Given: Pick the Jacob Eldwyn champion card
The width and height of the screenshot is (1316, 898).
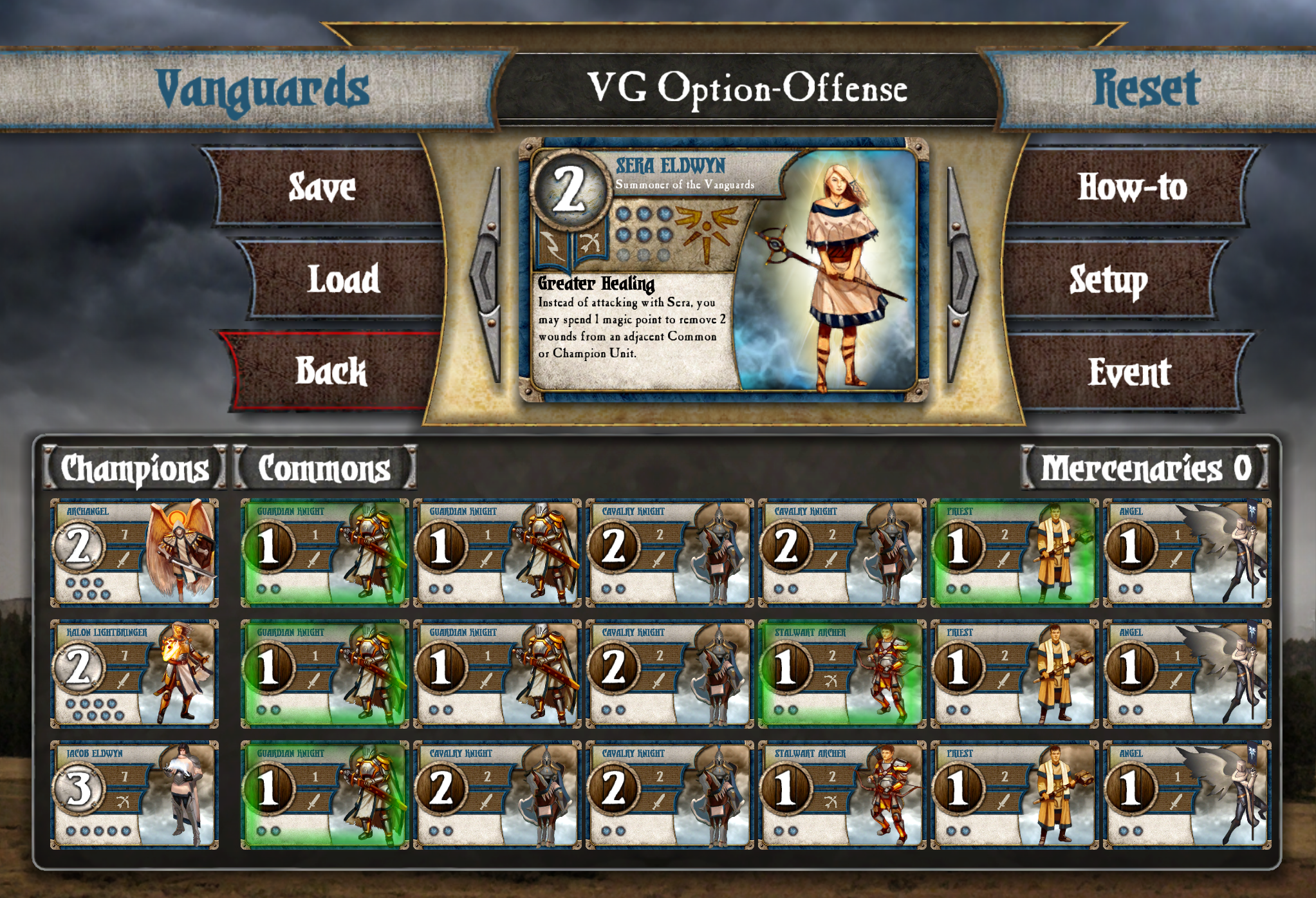Looking at the screenshot, I should (x=134, y=795).
